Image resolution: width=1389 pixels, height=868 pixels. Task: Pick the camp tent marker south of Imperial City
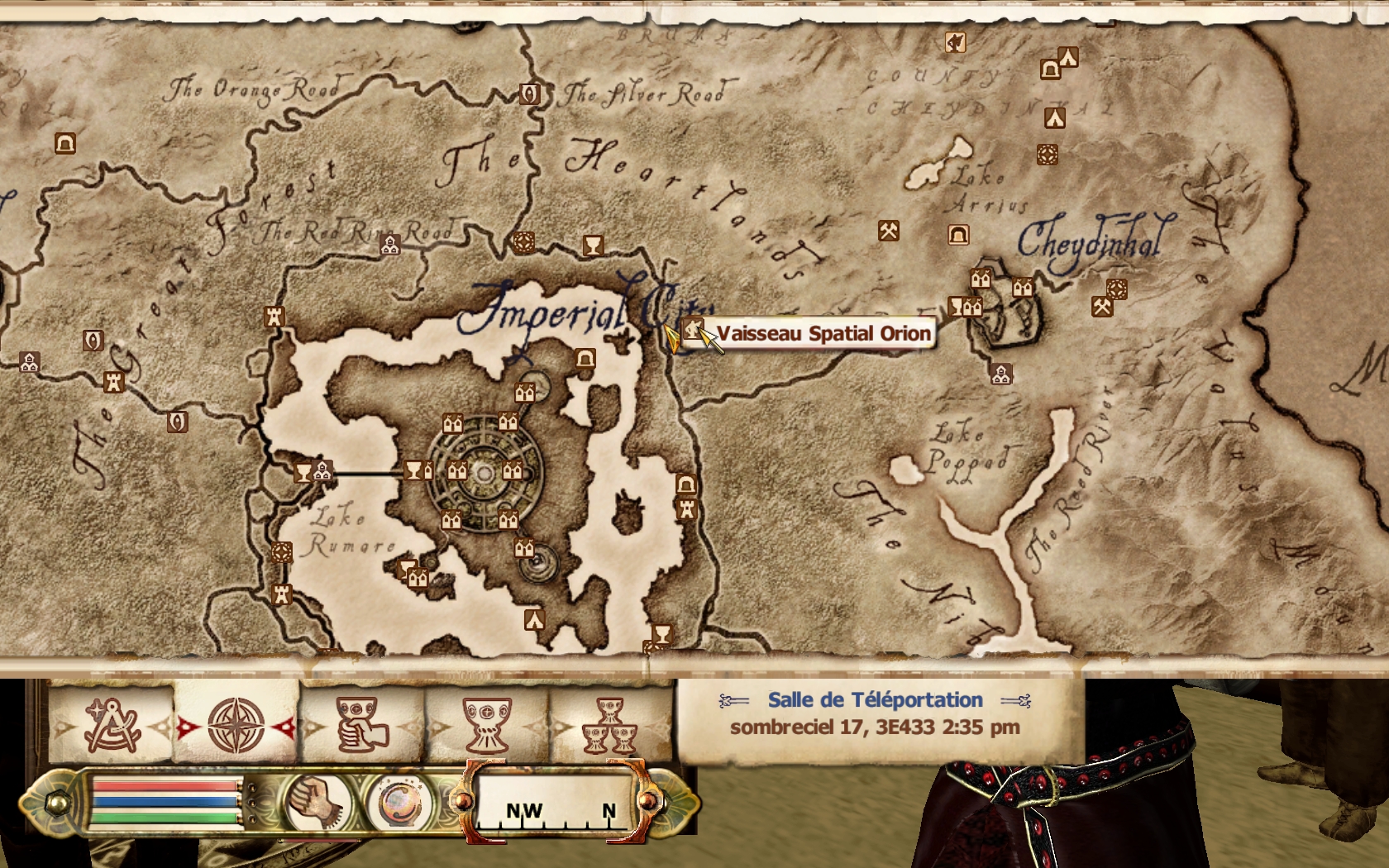534,619
